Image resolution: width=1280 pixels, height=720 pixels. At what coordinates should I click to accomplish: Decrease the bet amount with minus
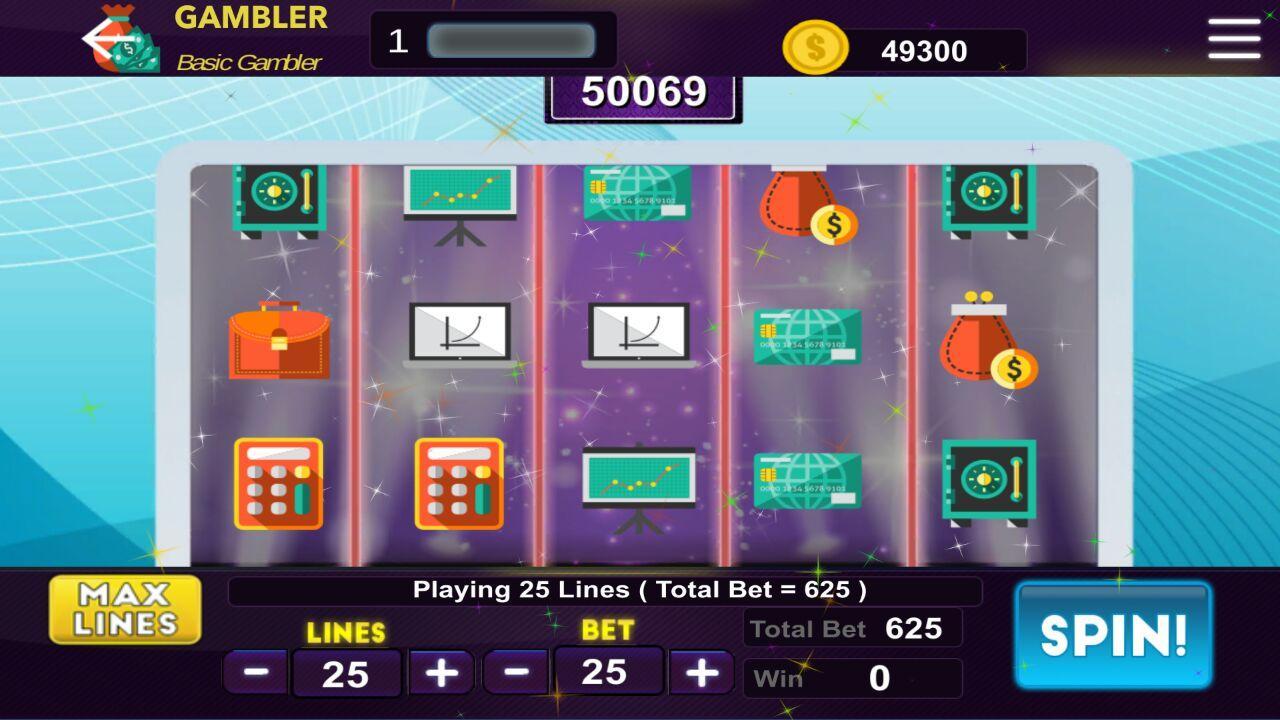click(x=517, y=672)
